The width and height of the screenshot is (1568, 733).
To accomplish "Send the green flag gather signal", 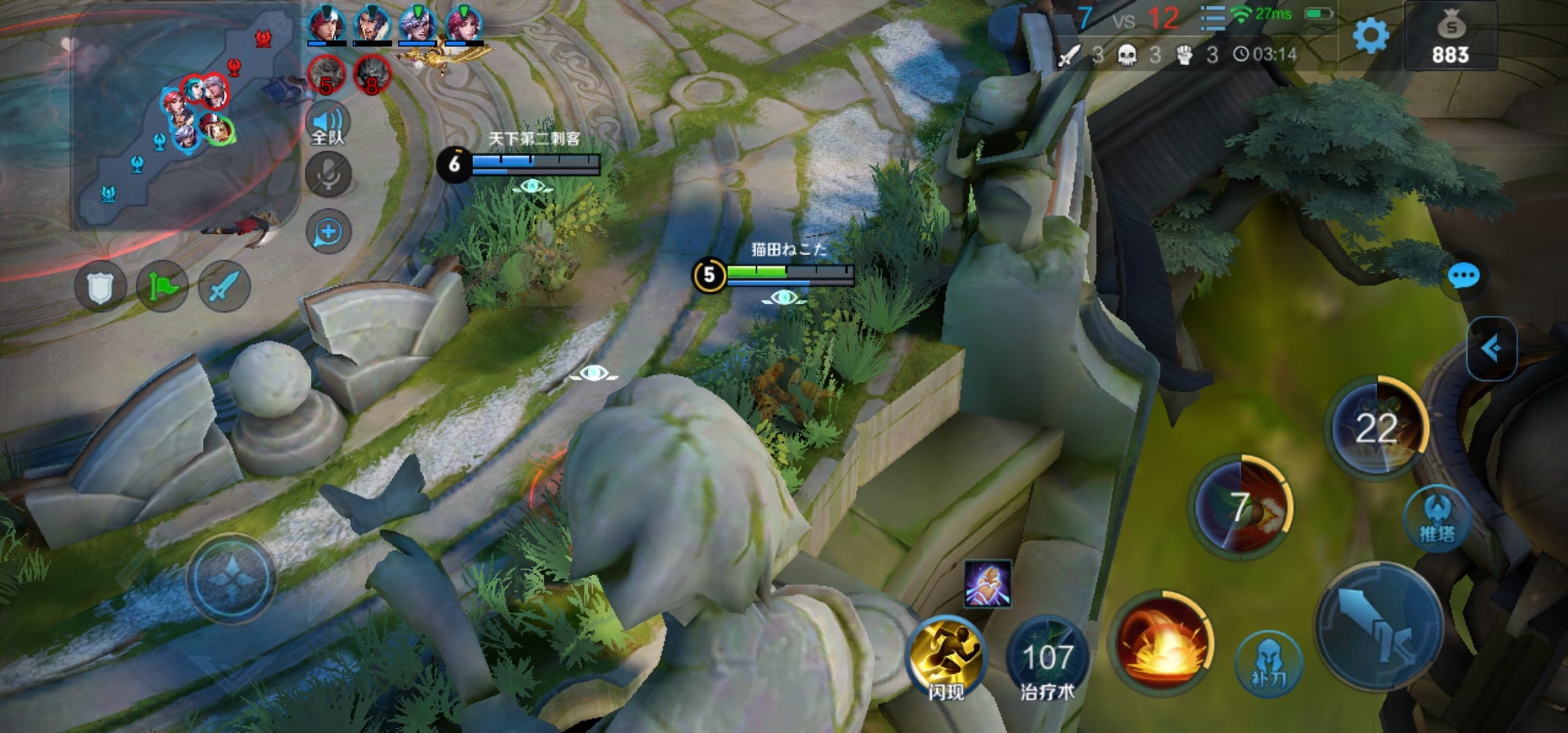I will click(162, 286).
